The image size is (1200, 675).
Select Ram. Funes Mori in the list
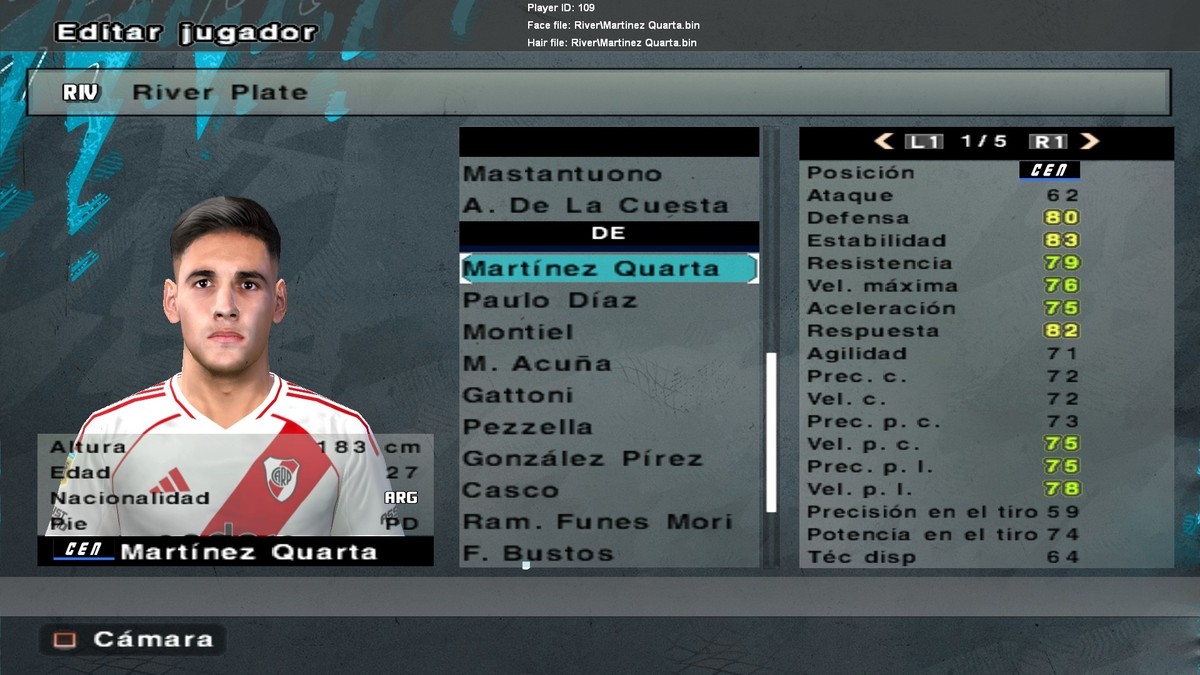pos(597,522)
